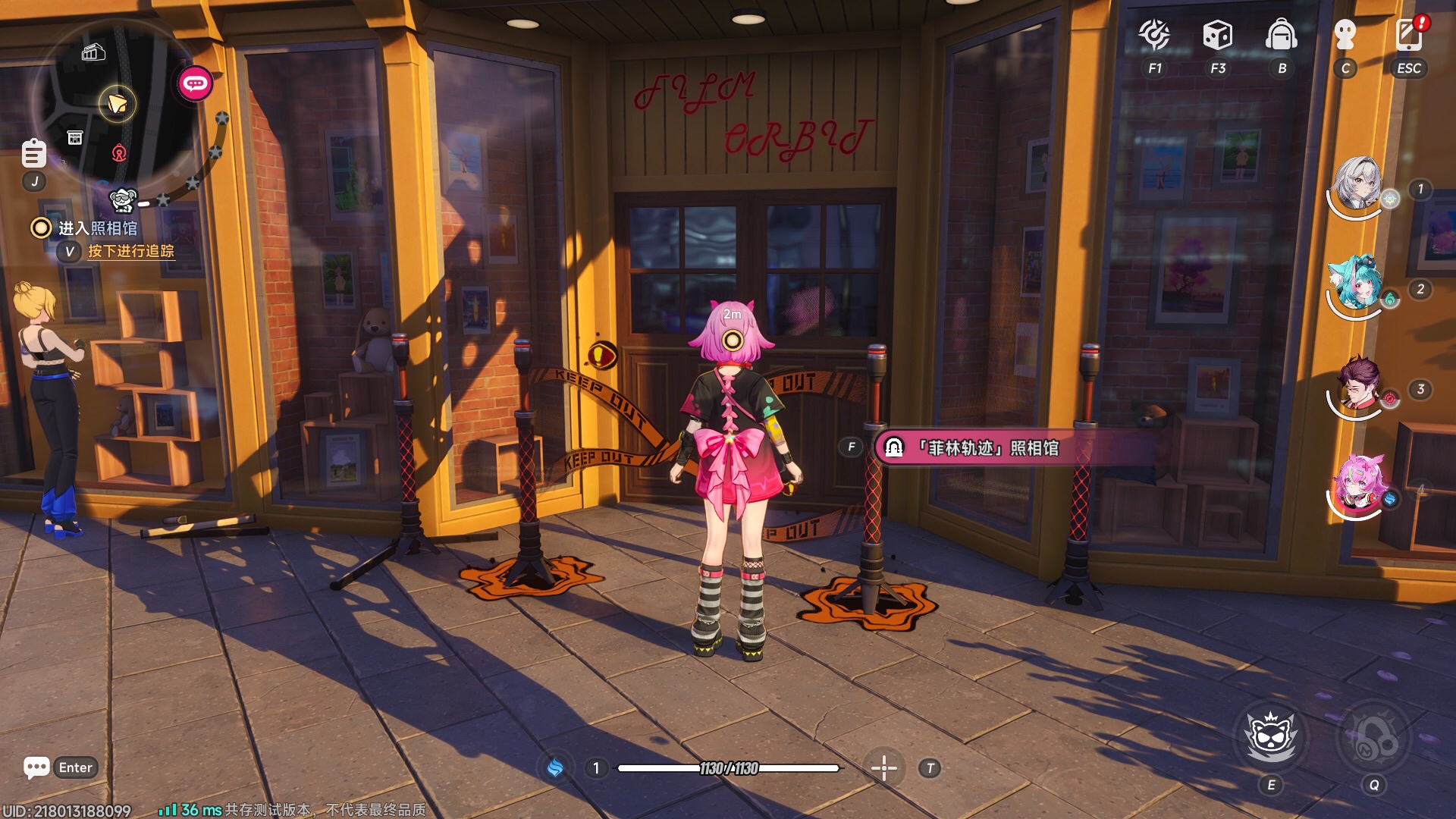Viewport: 1456px width, 819px height.
Task: Click the blue swirl icon beside the health bar
Action: coord(555,768)
